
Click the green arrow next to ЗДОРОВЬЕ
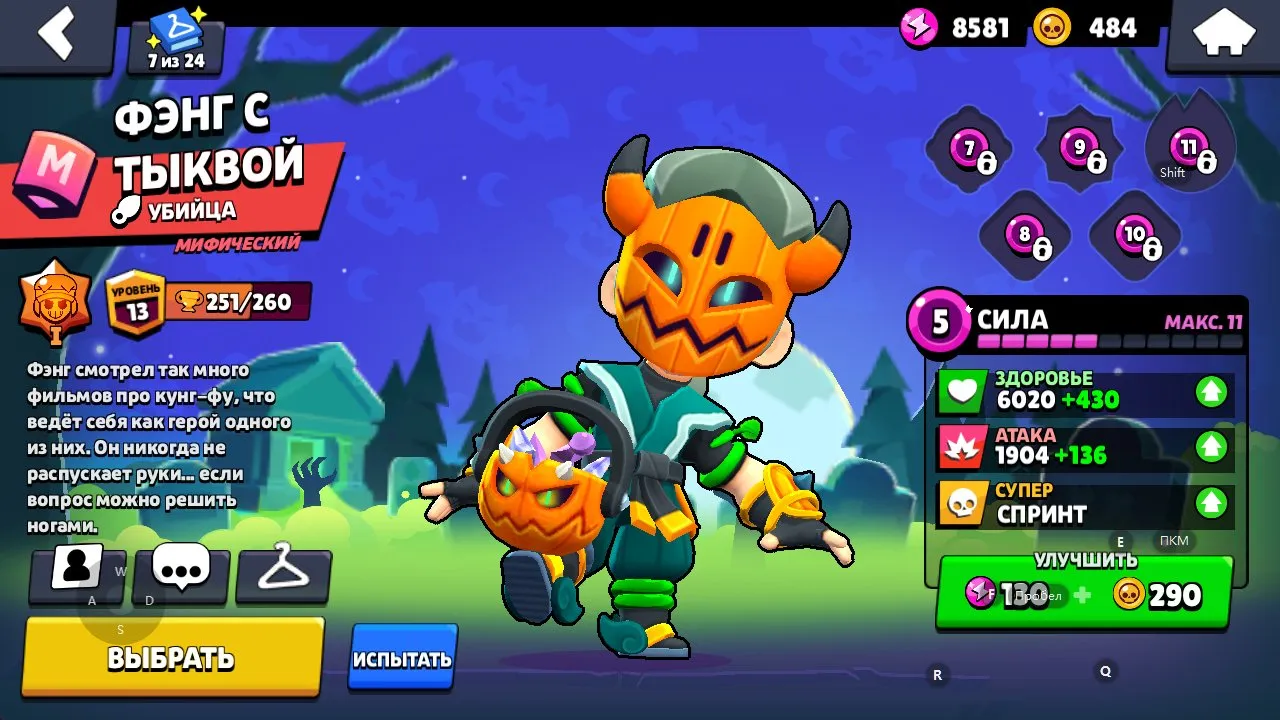click(1212, 392)
